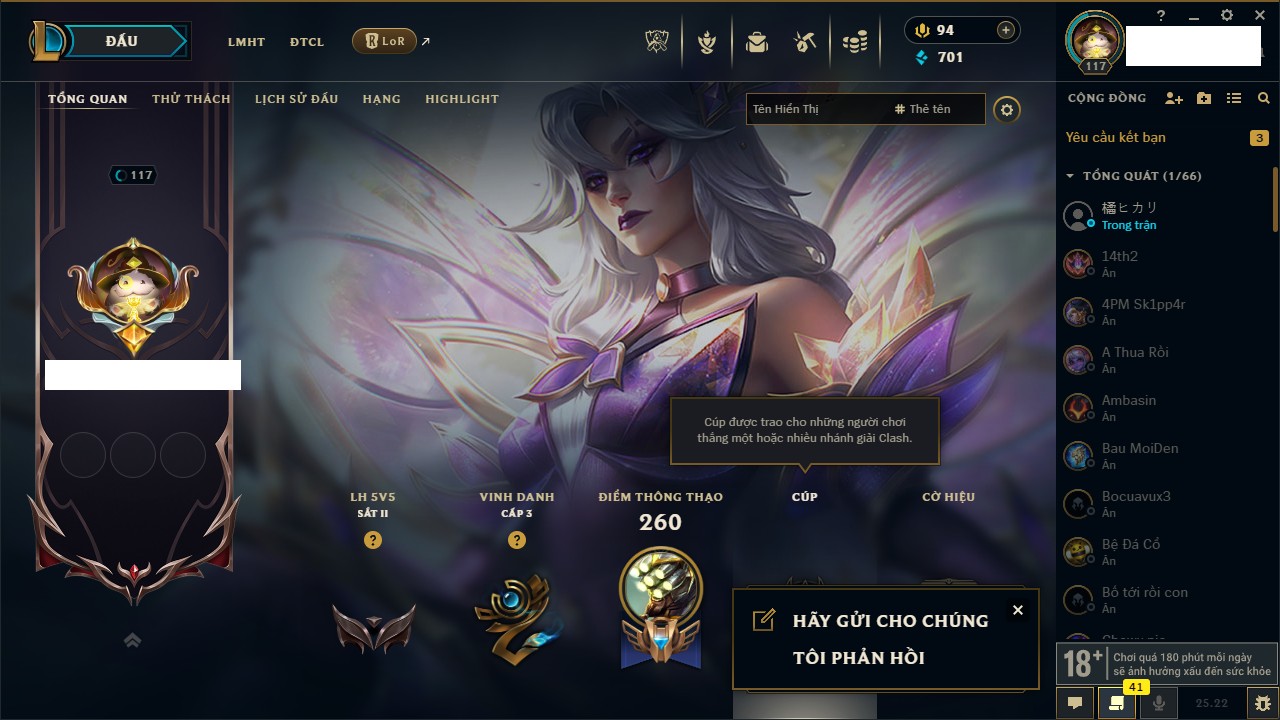The height and width of the screenshot is (720, 1280).
Task: Switch to the THỬ THÁCH tab
Action: click(x=191, y=99)
